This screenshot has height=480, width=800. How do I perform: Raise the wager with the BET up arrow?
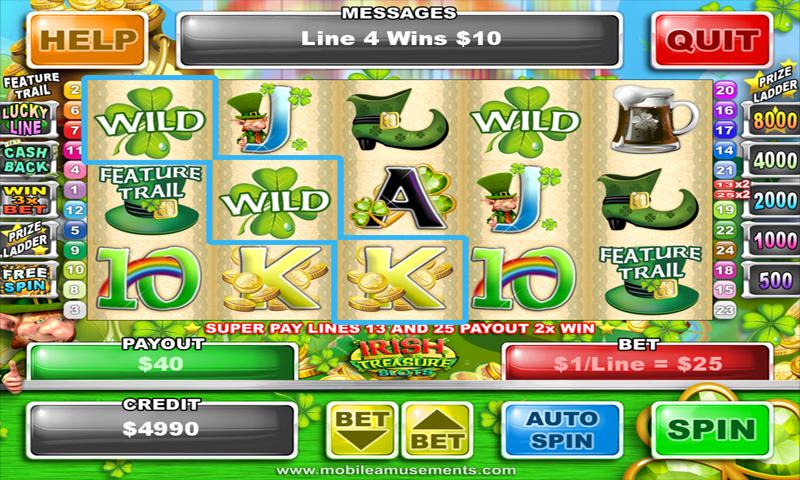pyautogui.click(x=439, y=430)
